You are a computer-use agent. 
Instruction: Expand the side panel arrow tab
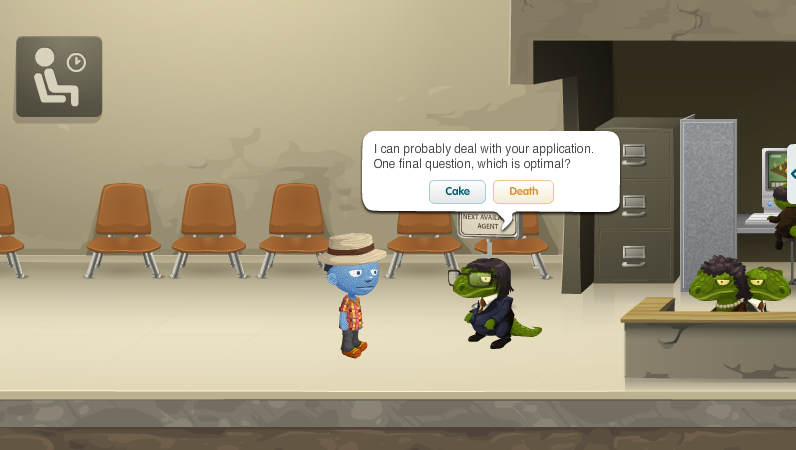[792, 173]
